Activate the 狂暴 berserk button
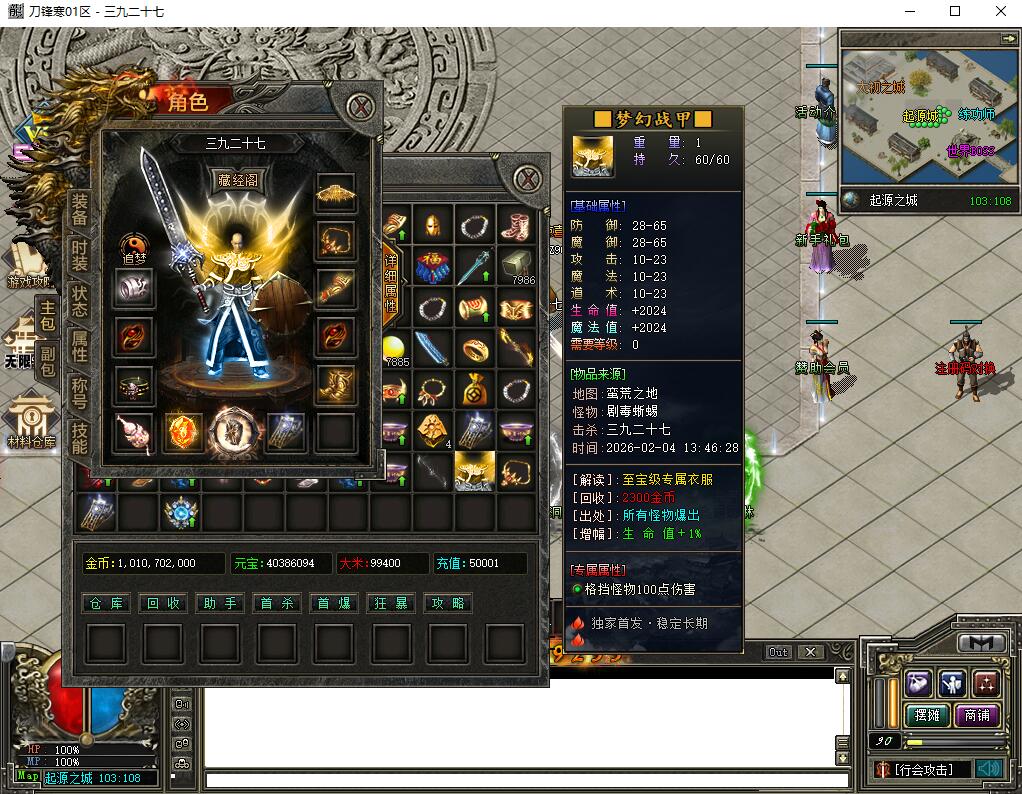The image size is (1022, 794). [x=391, y=603]
